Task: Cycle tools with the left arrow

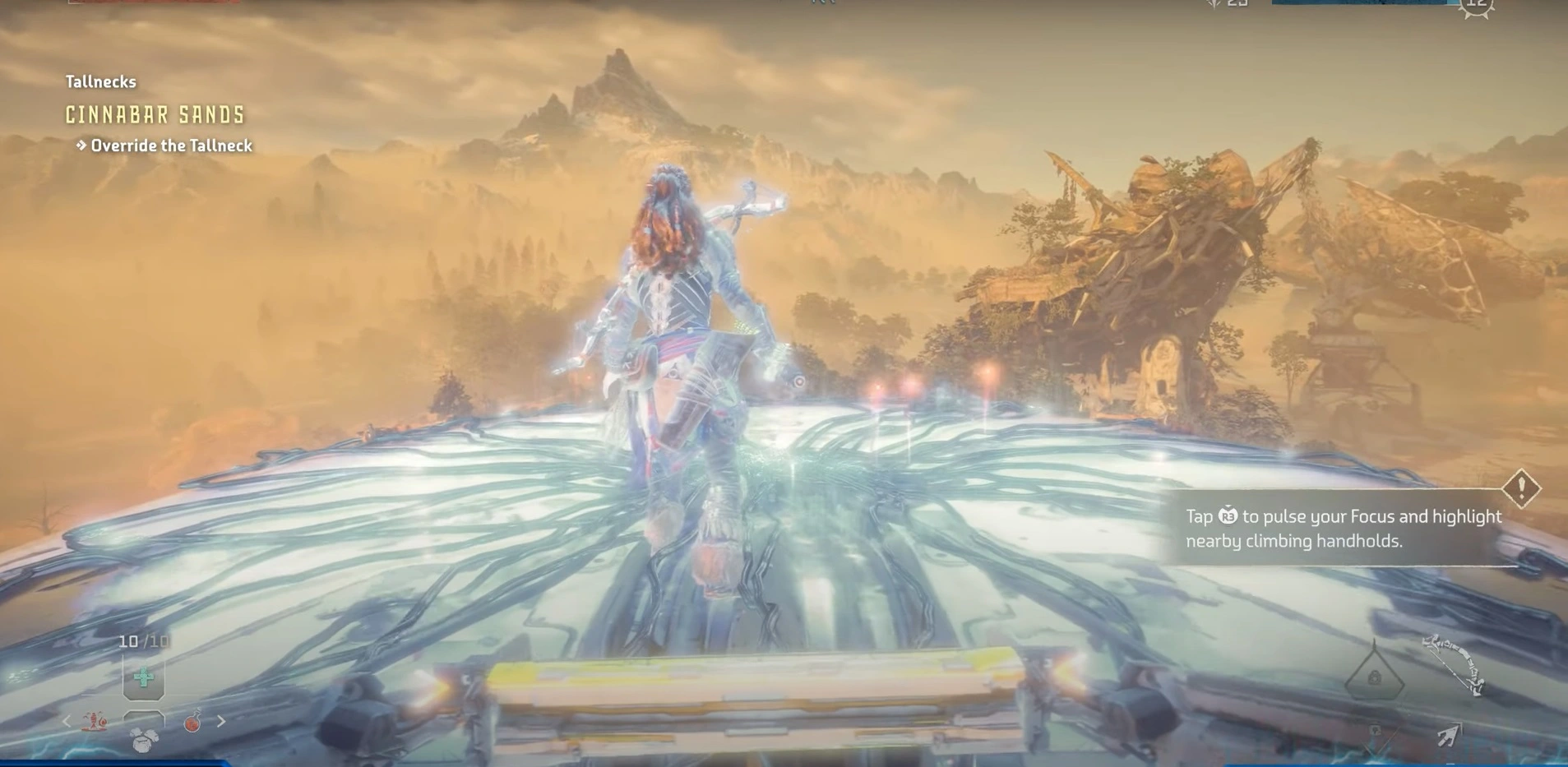Action: pyautogui.click(x=67, y=722)
